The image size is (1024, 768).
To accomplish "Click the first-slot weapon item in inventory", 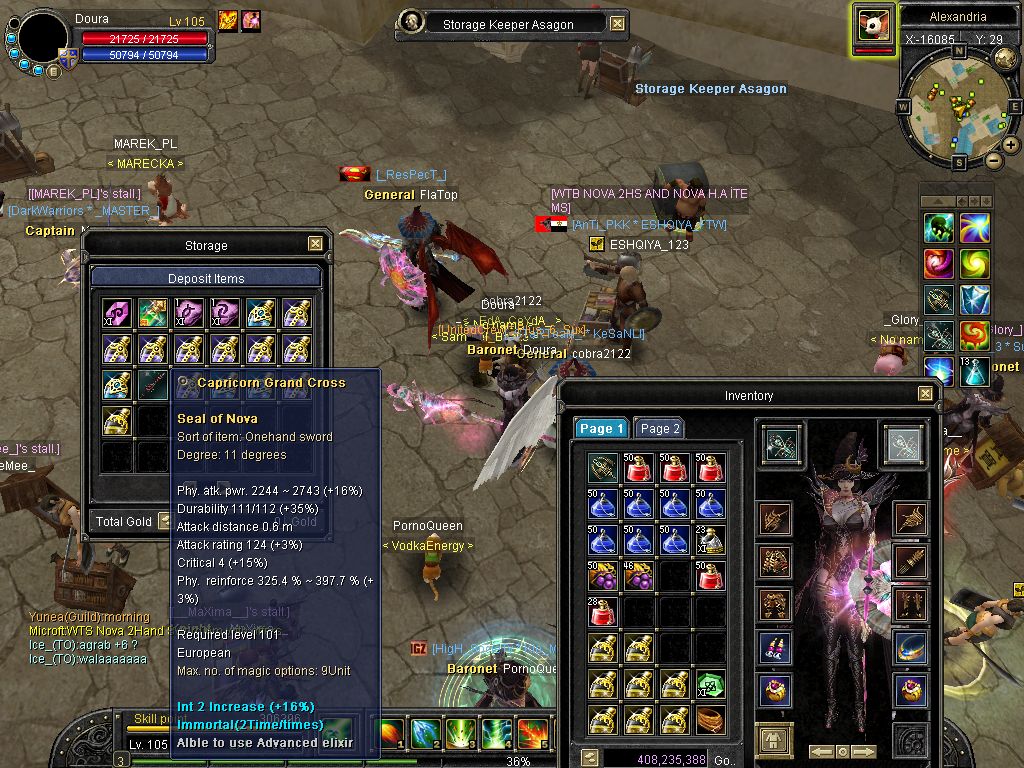I will pos(602,467).
